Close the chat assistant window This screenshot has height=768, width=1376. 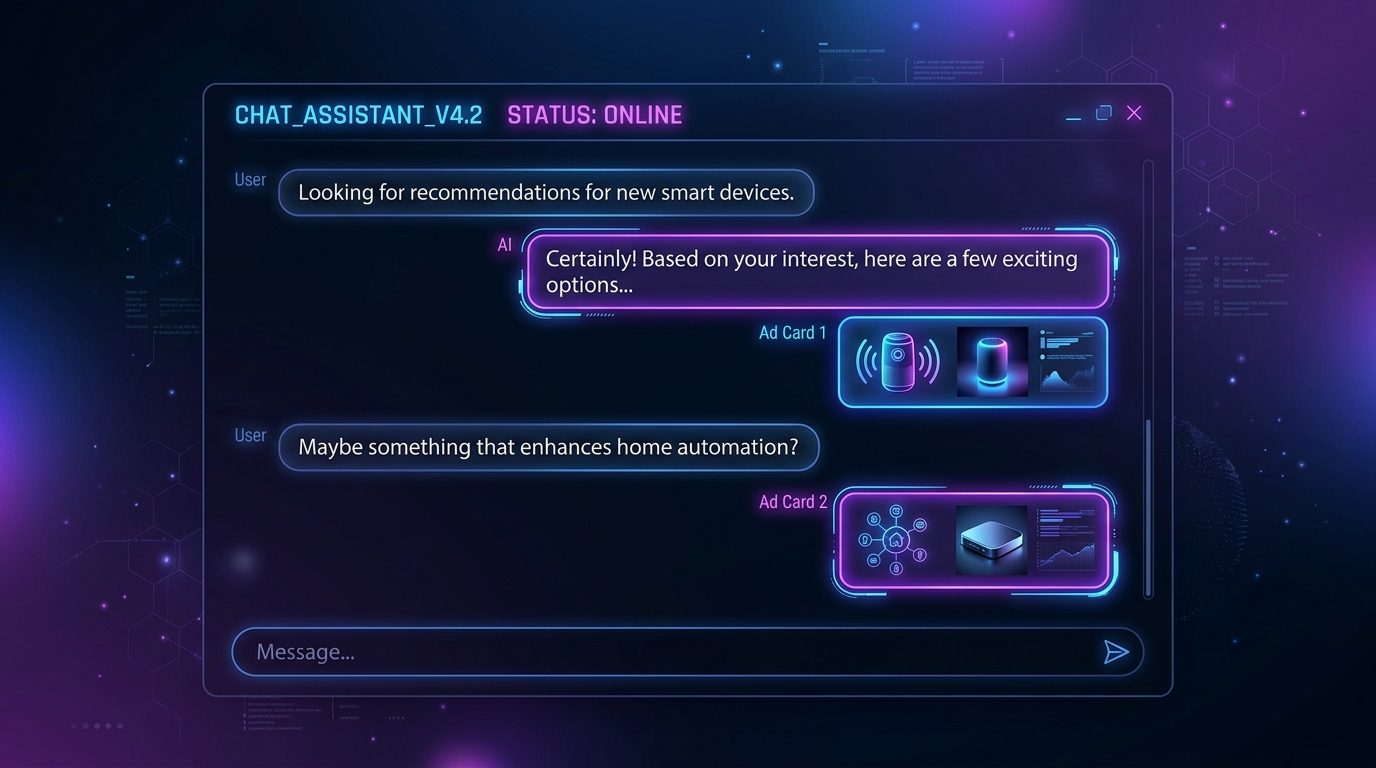pyautogui.click(x=1134, y=113)
